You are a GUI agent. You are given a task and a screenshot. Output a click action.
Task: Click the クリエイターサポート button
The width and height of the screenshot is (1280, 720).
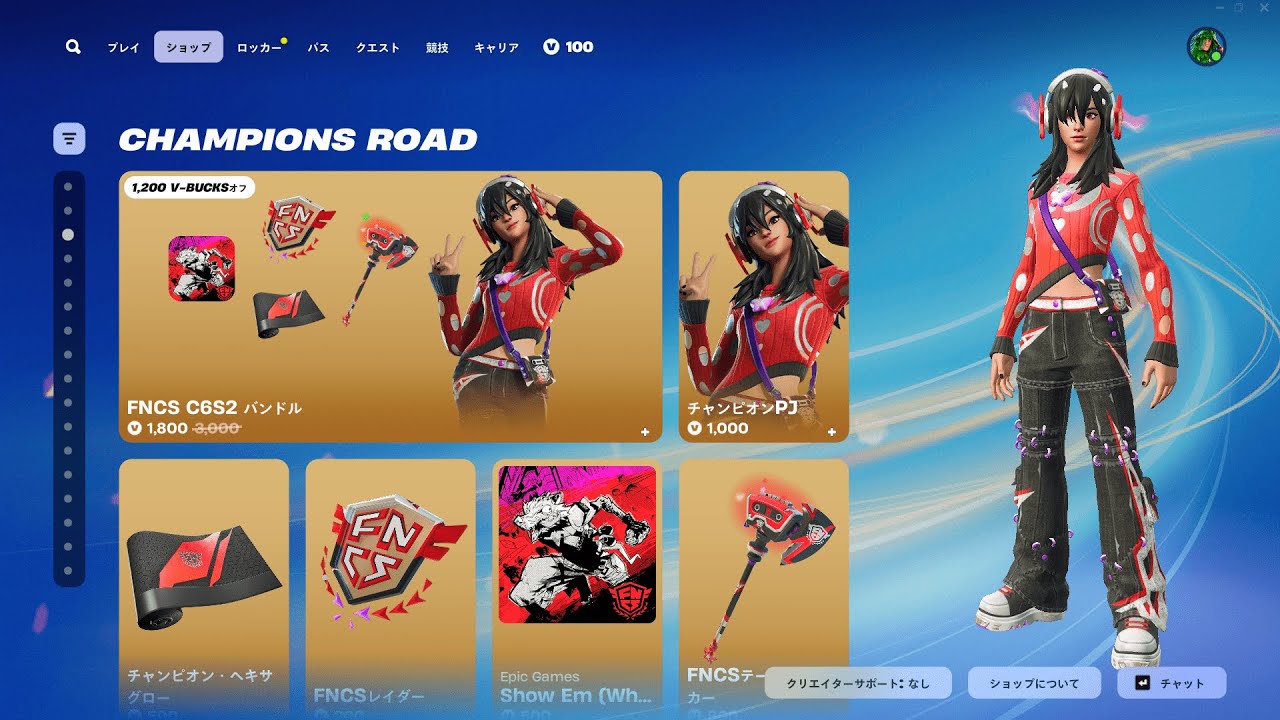859,683
